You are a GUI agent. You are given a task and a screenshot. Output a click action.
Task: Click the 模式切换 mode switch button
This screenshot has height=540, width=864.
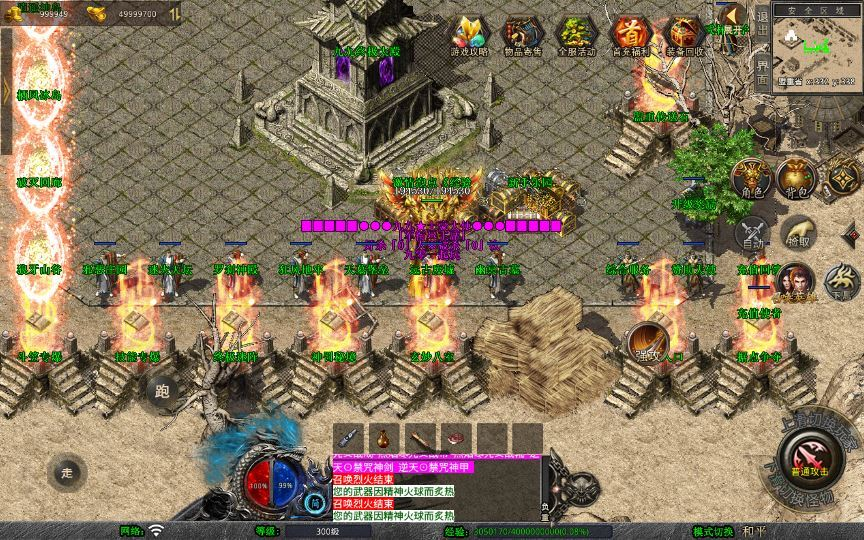(x=711, y=530)
